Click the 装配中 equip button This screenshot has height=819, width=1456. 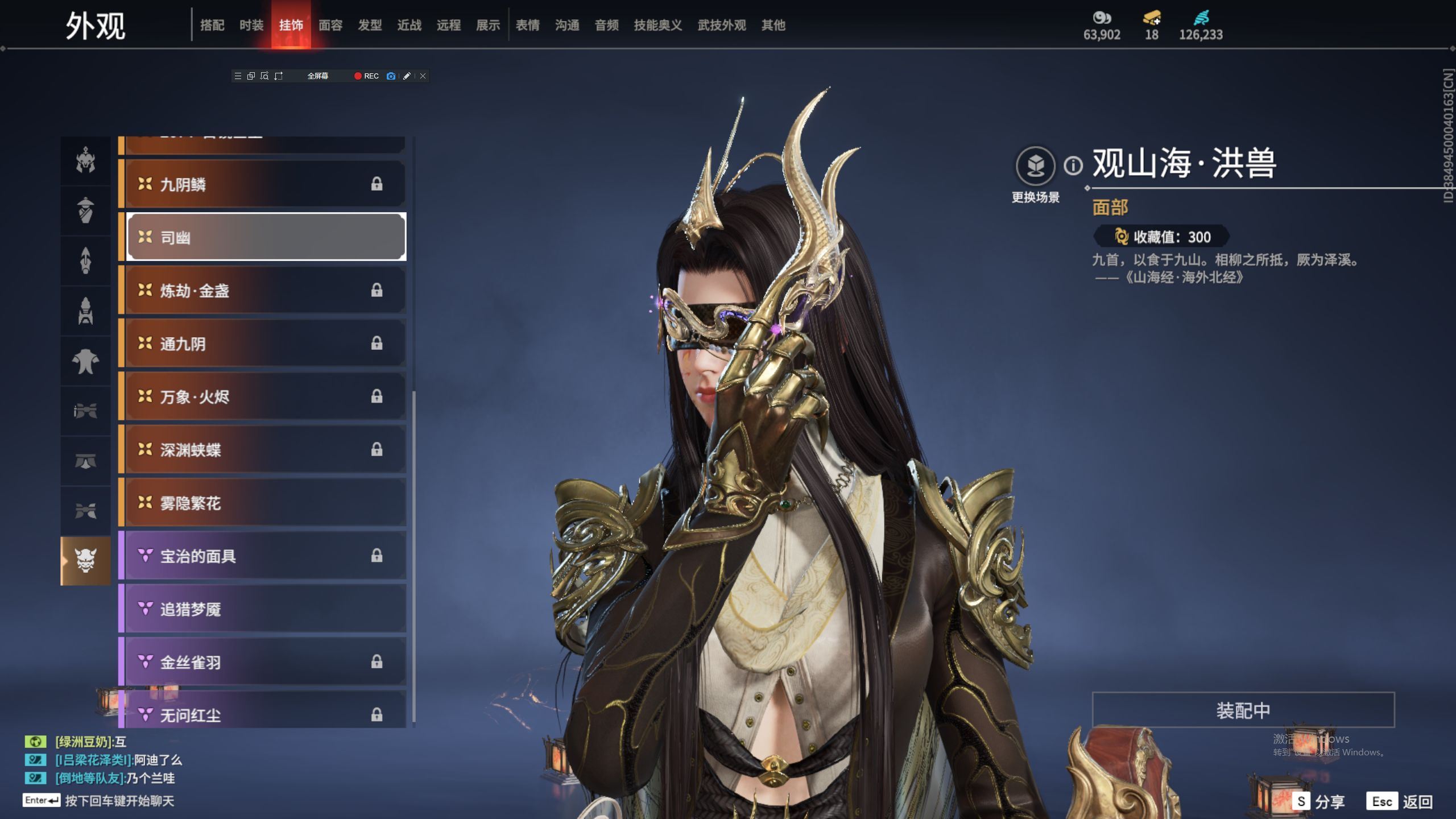(x=1243, y=710)
